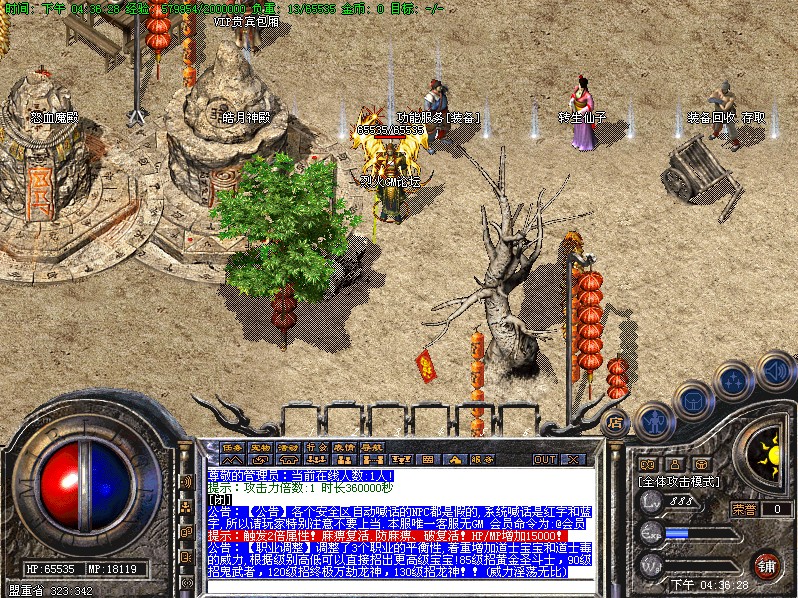Close the game with the X button
This screenshot has height=598, width=798.
(x=572, y=459)
